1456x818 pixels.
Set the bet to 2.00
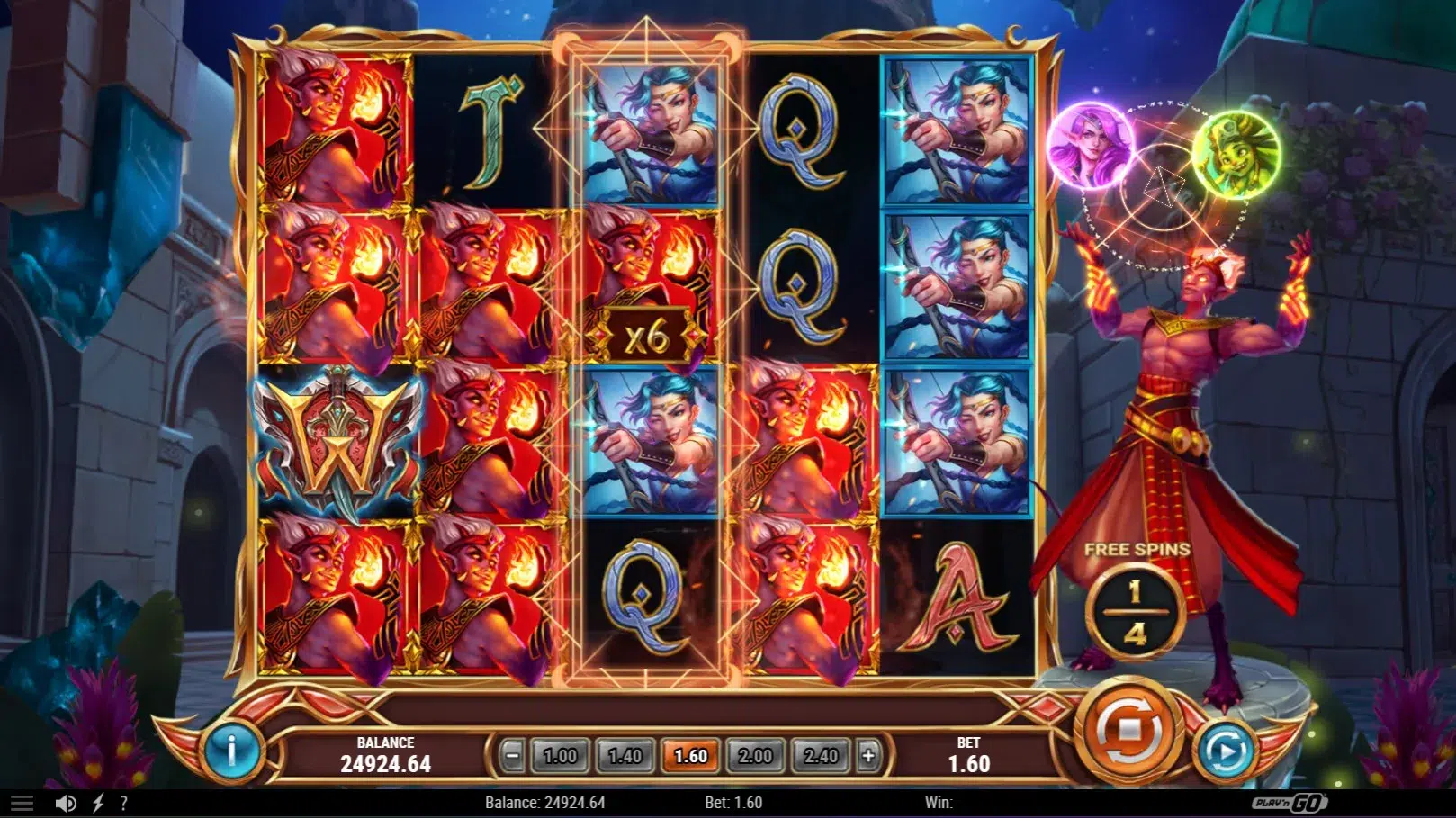[755, 756]
